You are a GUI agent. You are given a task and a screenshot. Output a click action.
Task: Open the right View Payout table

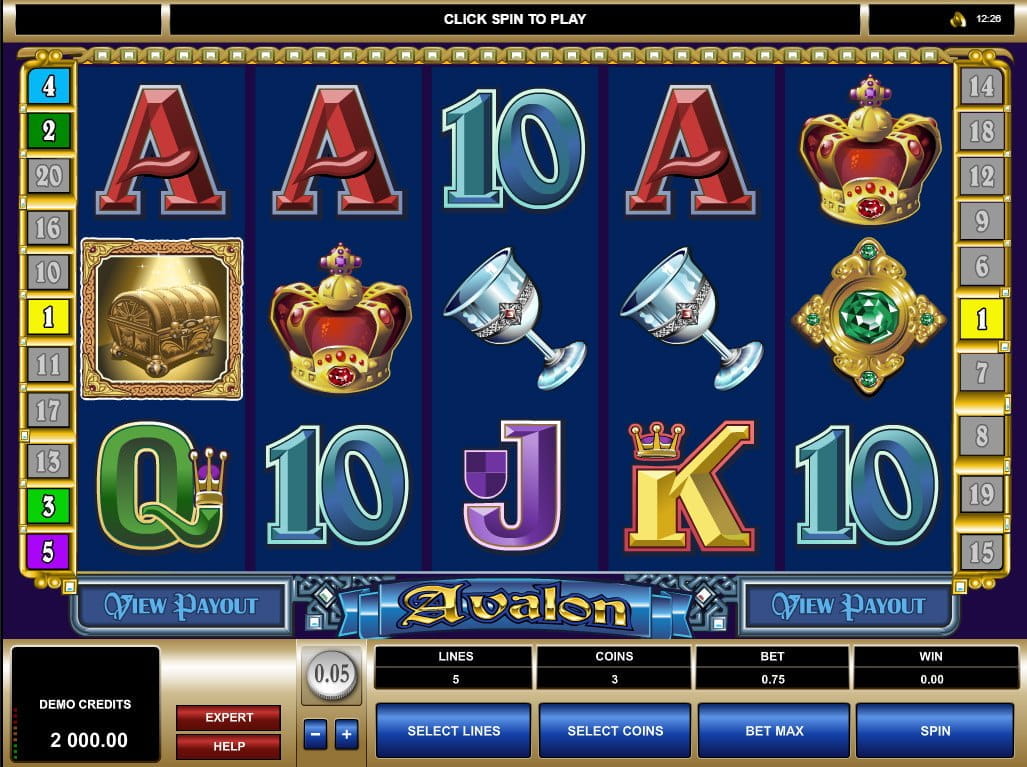point(849,606)
